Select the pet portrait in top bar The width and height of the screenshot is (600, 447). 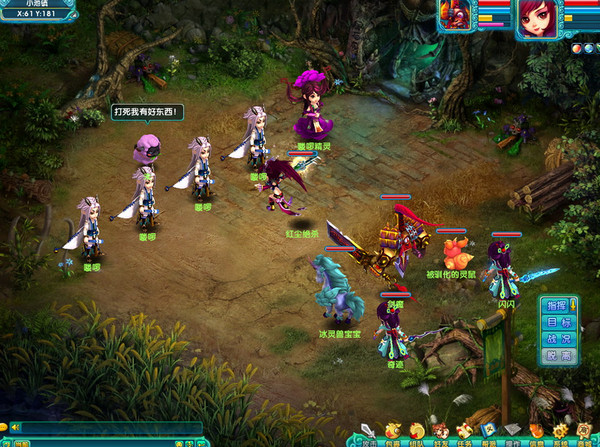click(455, 17)
